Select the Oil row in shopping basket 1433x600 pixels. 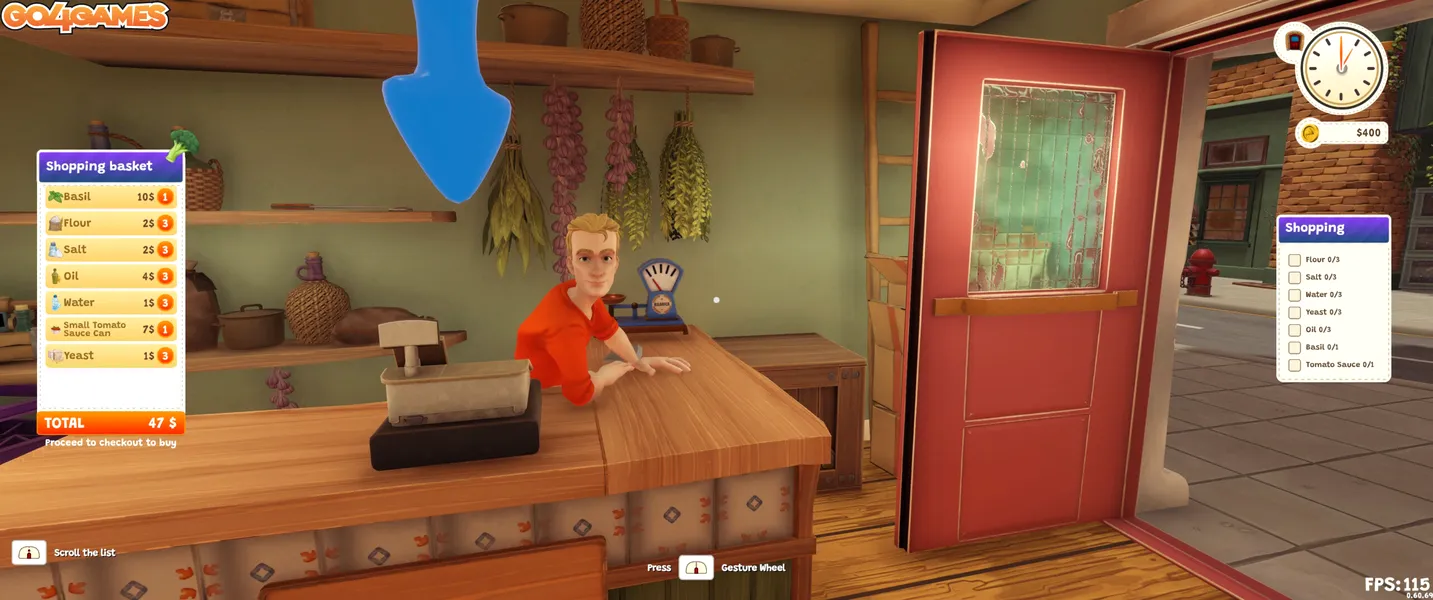click(x=110, y=276)
